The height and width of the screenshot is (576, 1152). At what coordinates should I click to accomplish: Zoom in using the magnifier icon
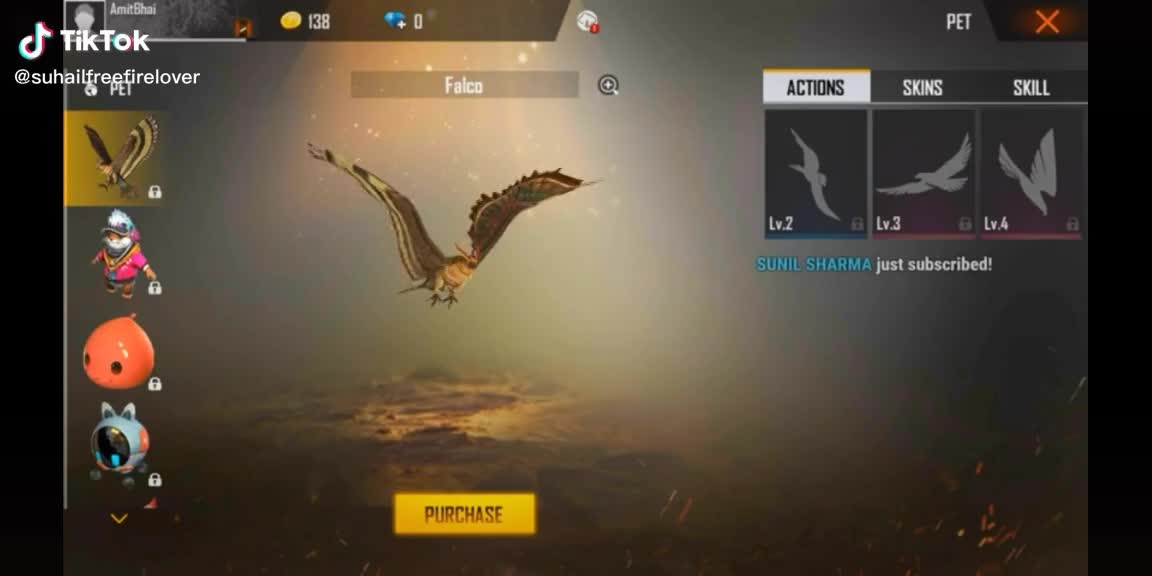point(608,86)
